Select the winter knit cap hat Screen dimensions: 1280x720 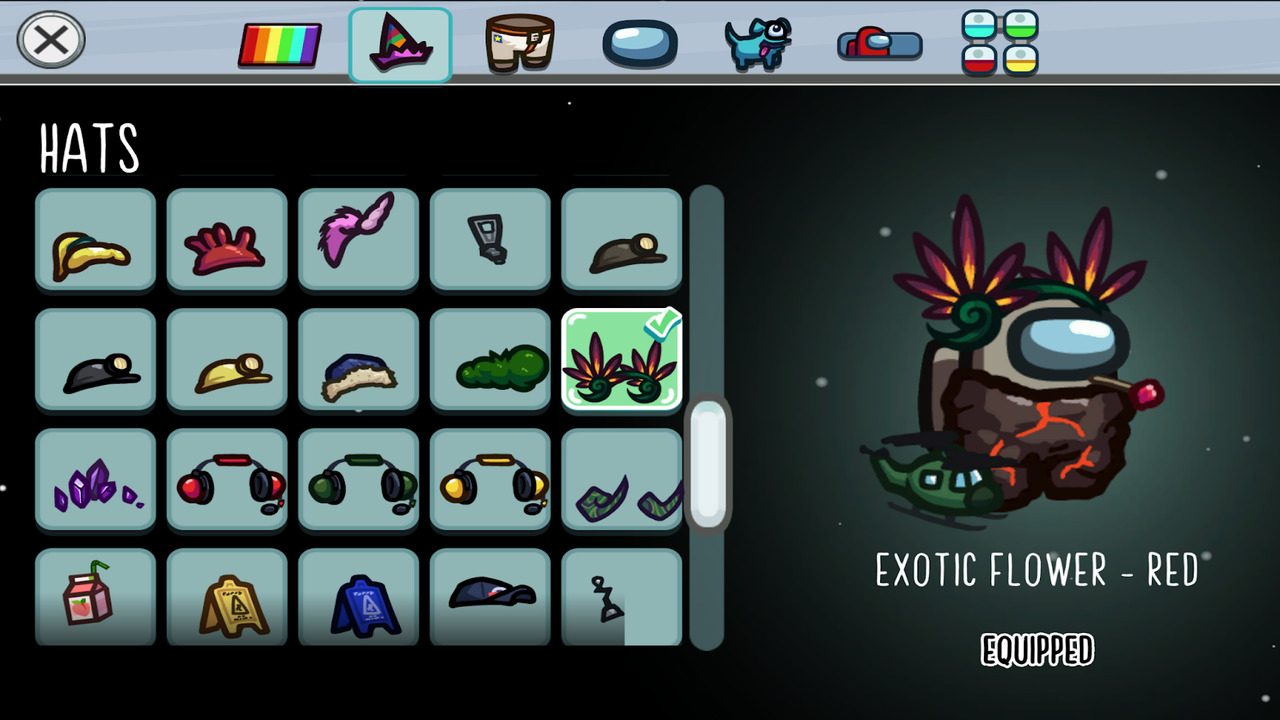[x=358, y=360]
